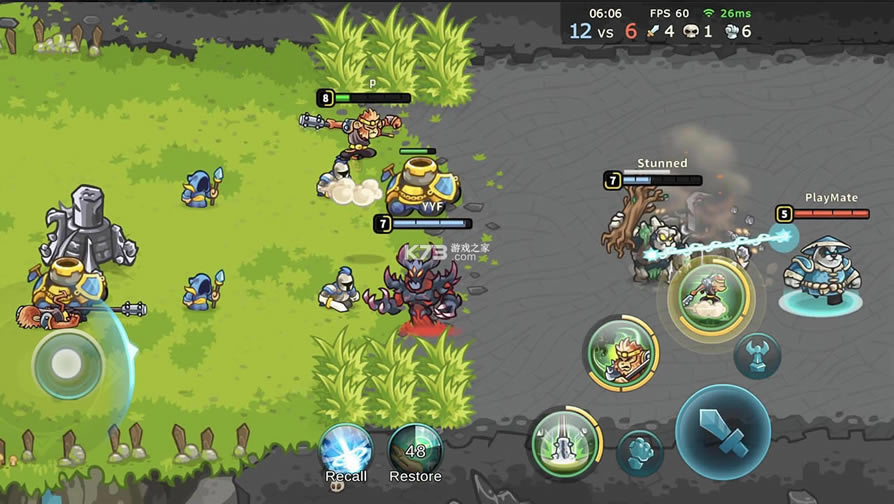This screenshot has height=504, width=894.
Task: Target towers with the tower icon button
Action: pyautogui.click(x=757, y=355)
